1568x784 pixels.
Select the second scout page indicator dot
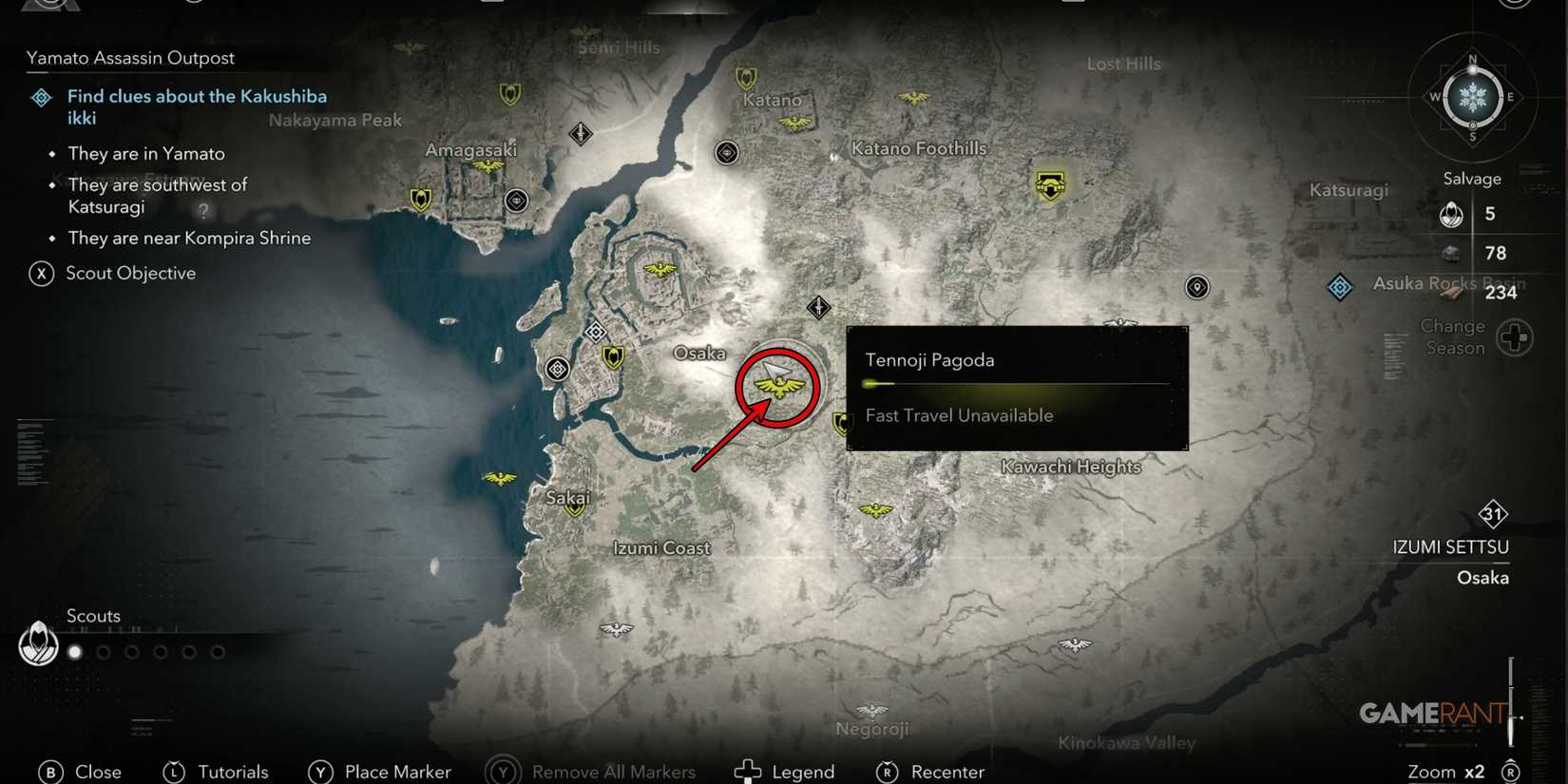tap(103, 652)
